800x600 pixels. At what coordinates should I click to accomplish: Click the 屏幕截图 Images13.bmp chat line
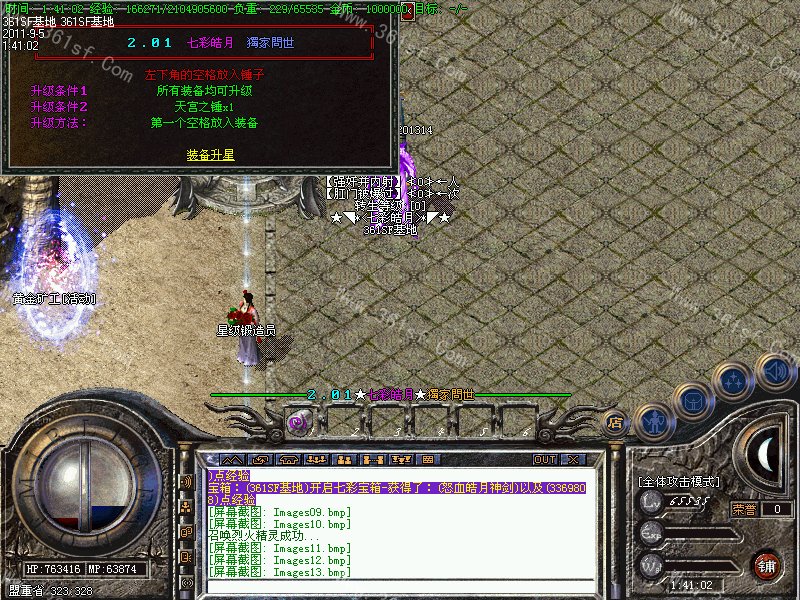point(279,572)
